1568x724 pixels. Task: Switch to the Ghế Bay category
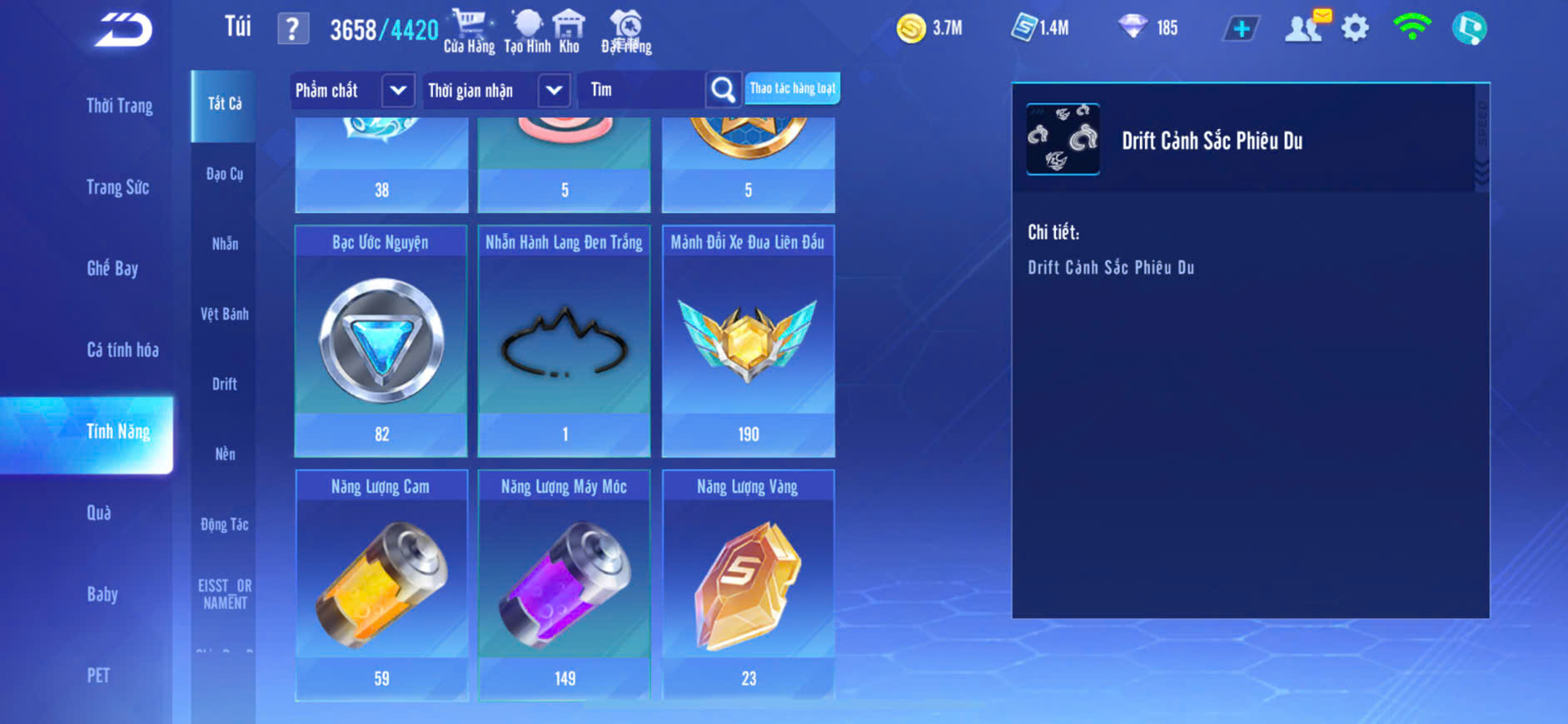(x=112, y=268)
